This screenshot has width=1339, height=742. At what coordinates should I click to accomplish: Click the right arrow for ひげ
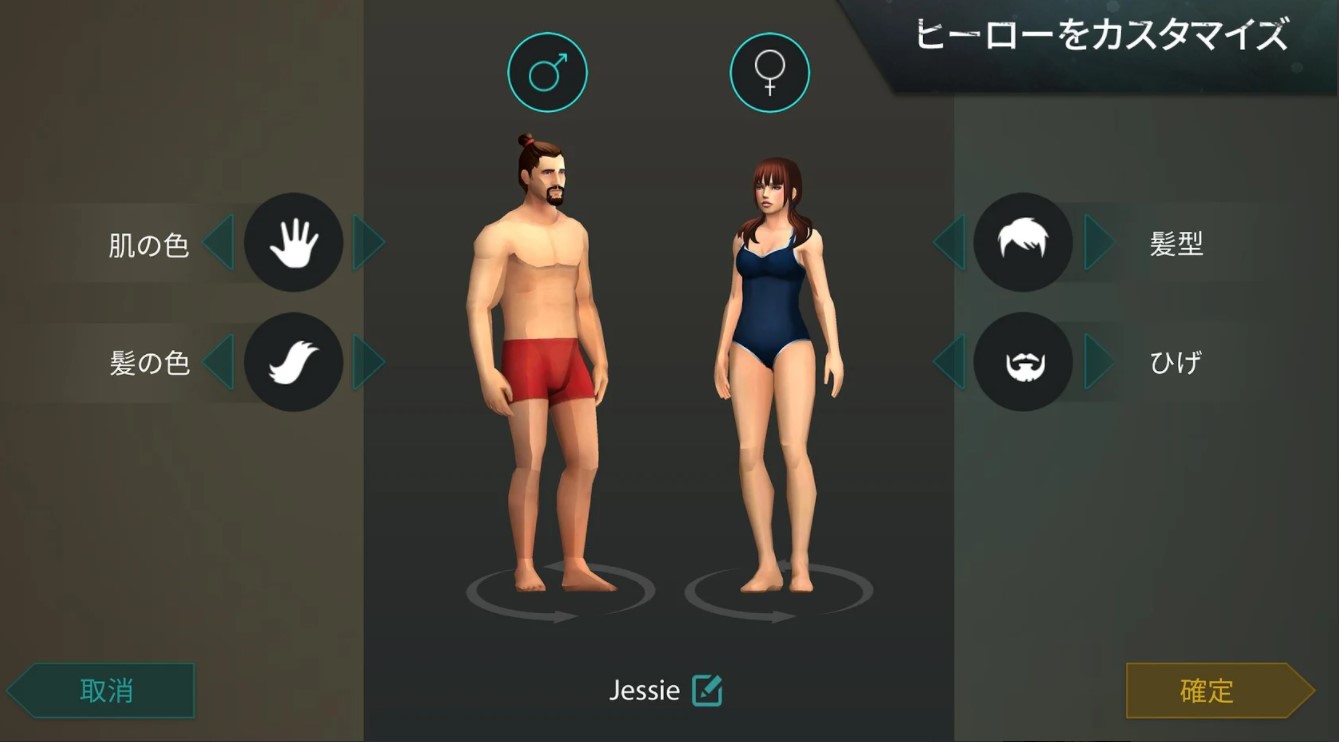1098,362
